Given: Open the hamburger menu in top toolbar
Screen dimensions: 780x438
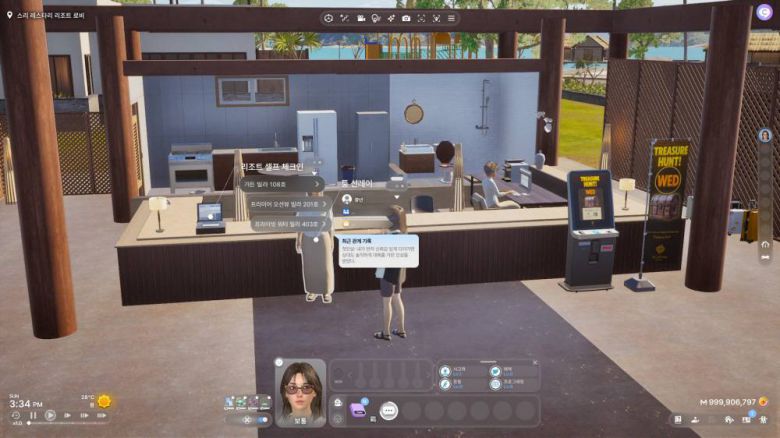Looking at the screenshot, I should click(451, 18).
